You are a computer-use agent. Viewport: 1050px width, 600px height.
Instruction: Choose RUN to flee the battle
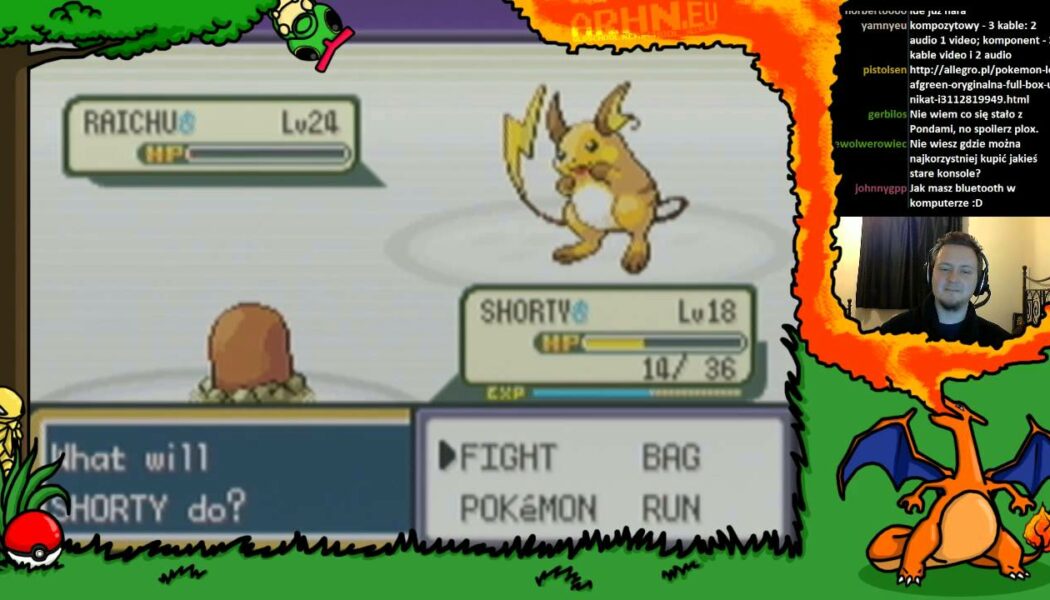pyautogui.click(x=671, y=508)
